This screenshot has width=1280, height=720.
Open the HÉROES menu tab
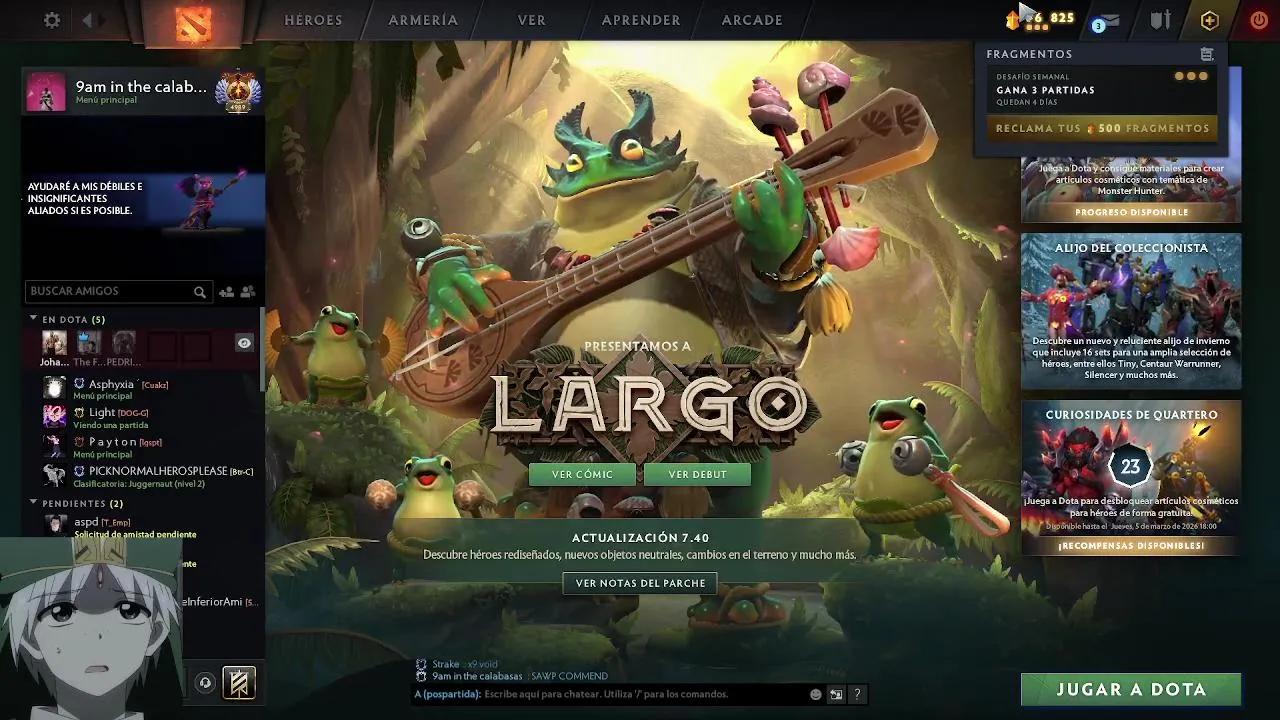pyautogui.click(x=313, y=20)
